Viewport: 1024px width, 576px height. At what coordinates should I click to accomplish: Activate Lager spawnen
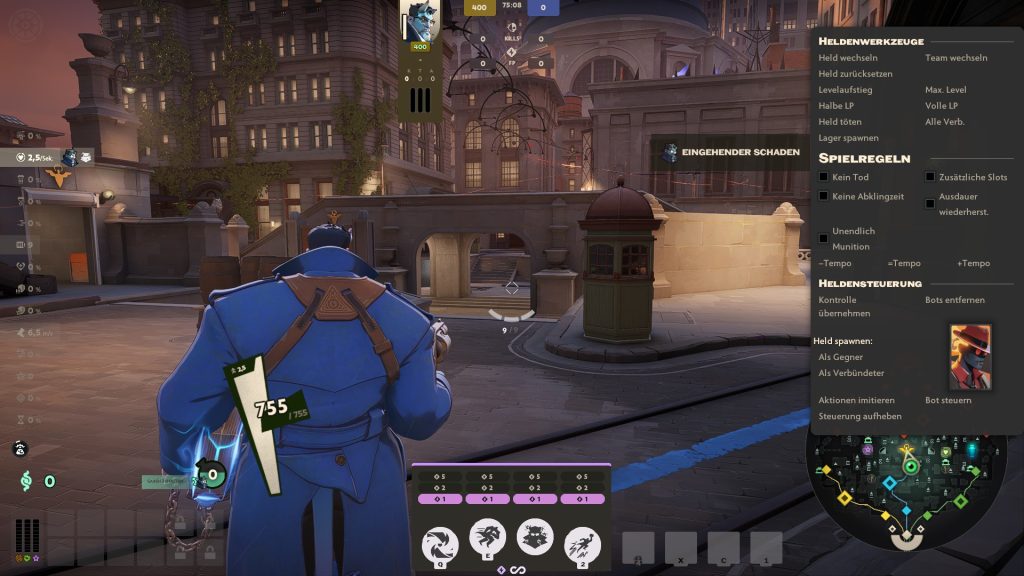tap(848, 138)
